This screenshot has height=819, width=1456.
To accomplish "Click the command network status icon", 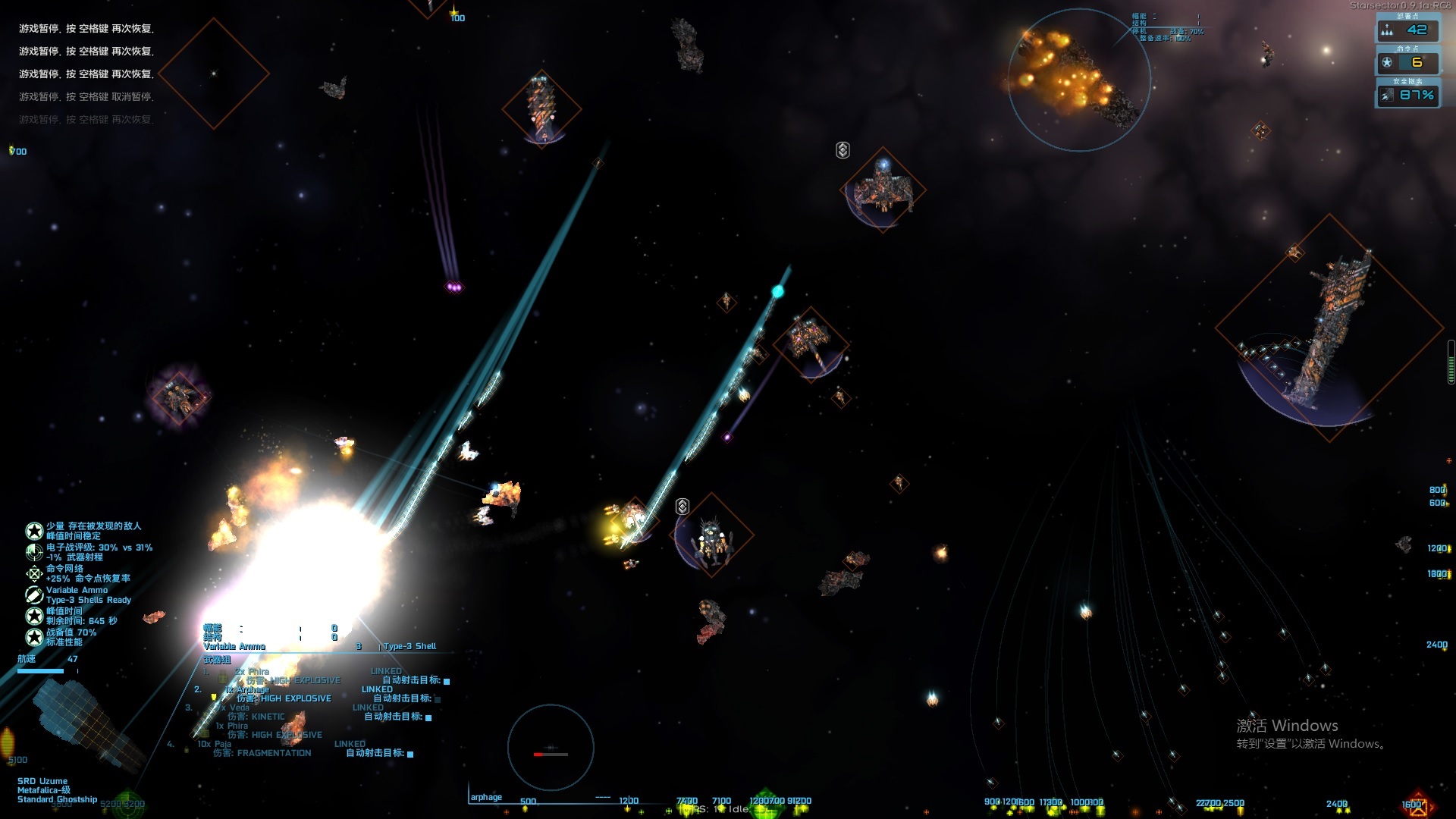I will click(x=34, y=573).
